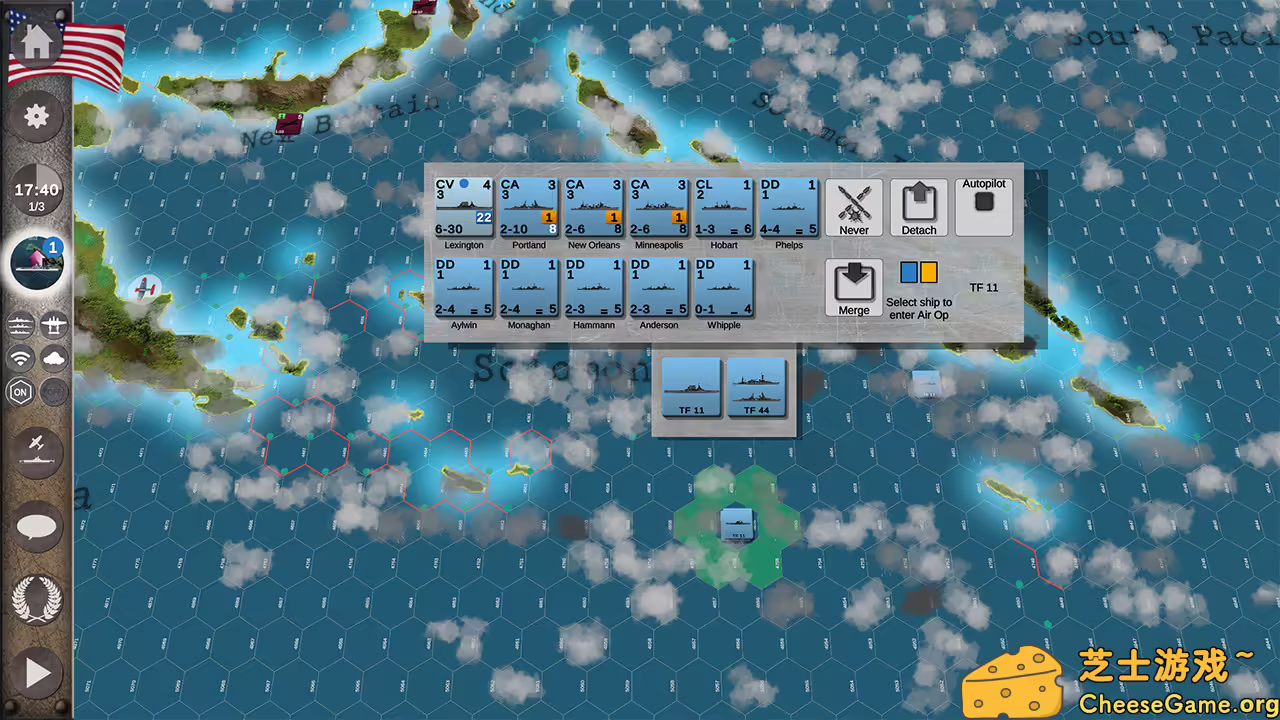Merge the task forces with Merge button
The image size is (1280, 720).
pyautogui.click(x=854, y=287)
